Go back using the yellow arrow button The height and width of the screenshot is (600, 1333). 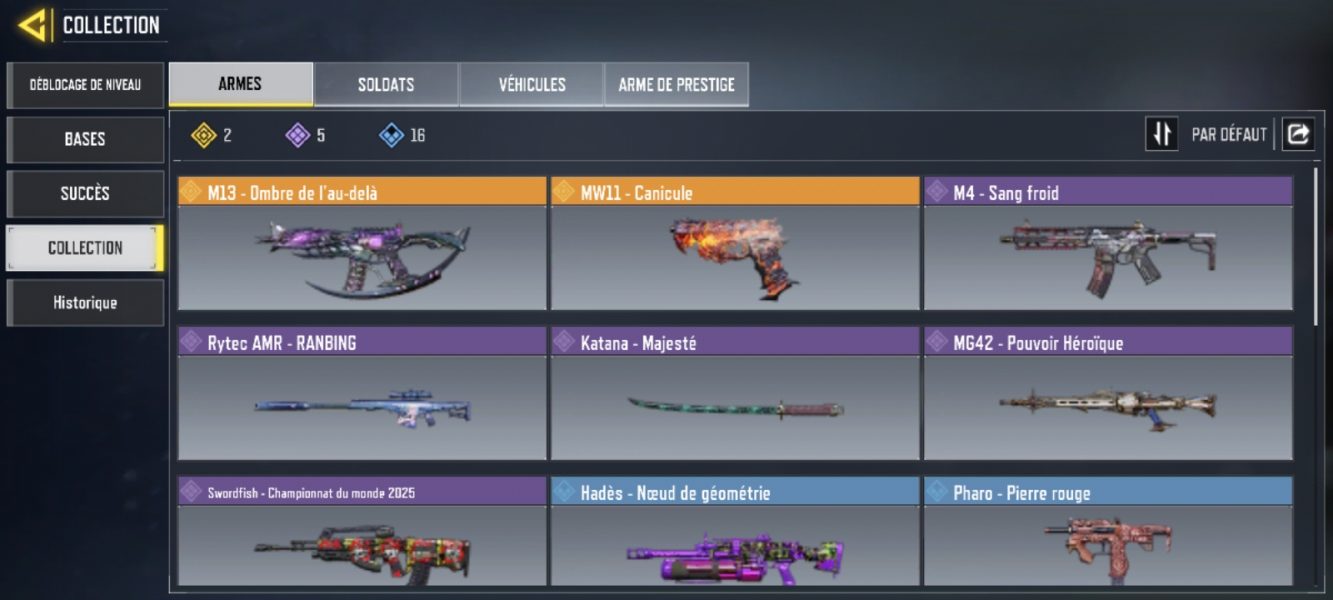coord(33,25)
